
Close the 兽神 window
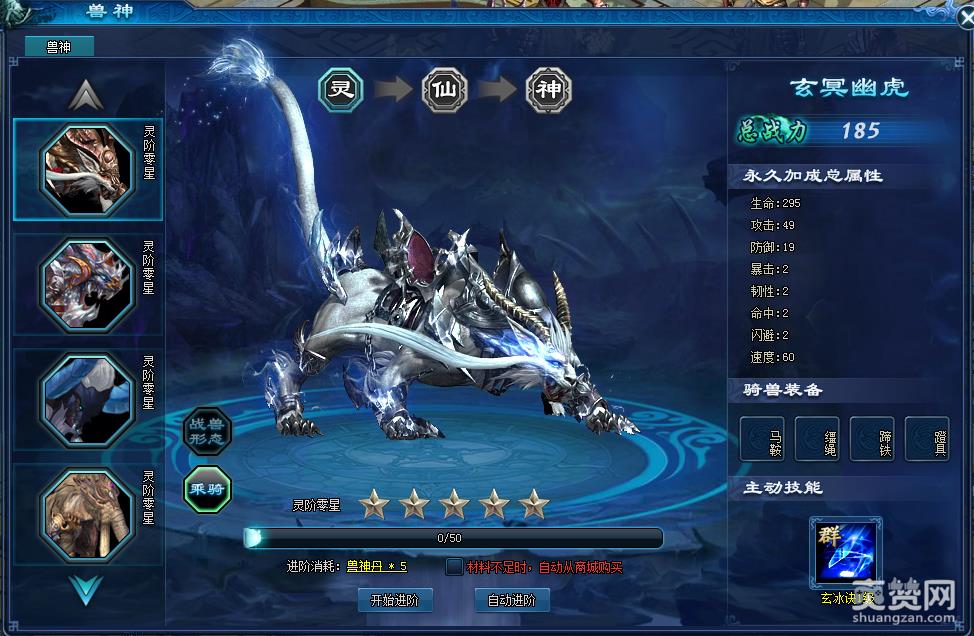tap(964, 16)
